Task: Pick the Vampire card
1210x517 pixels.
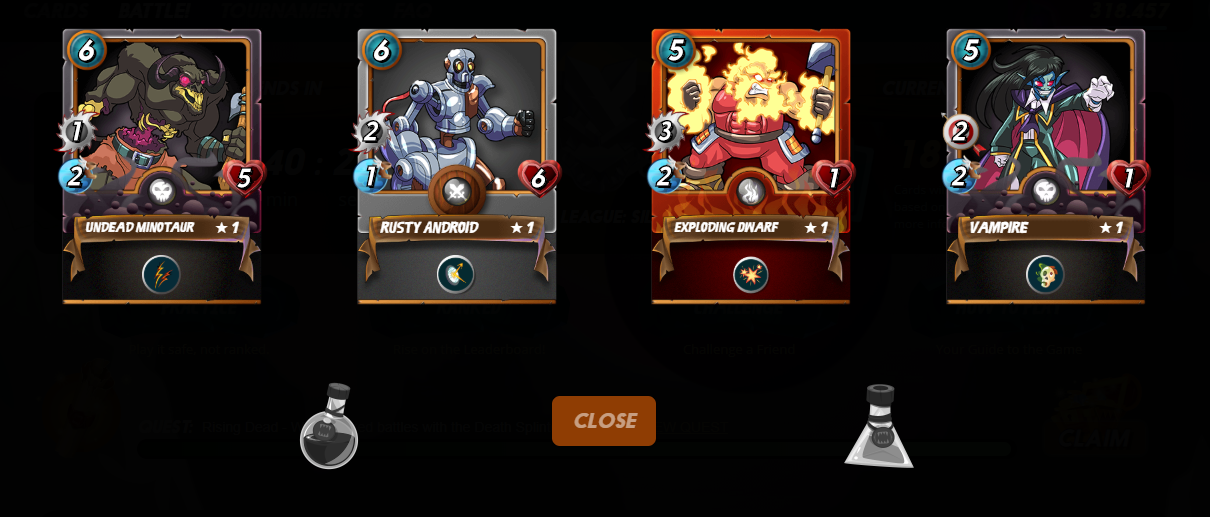Action: tap(1045, 130)
